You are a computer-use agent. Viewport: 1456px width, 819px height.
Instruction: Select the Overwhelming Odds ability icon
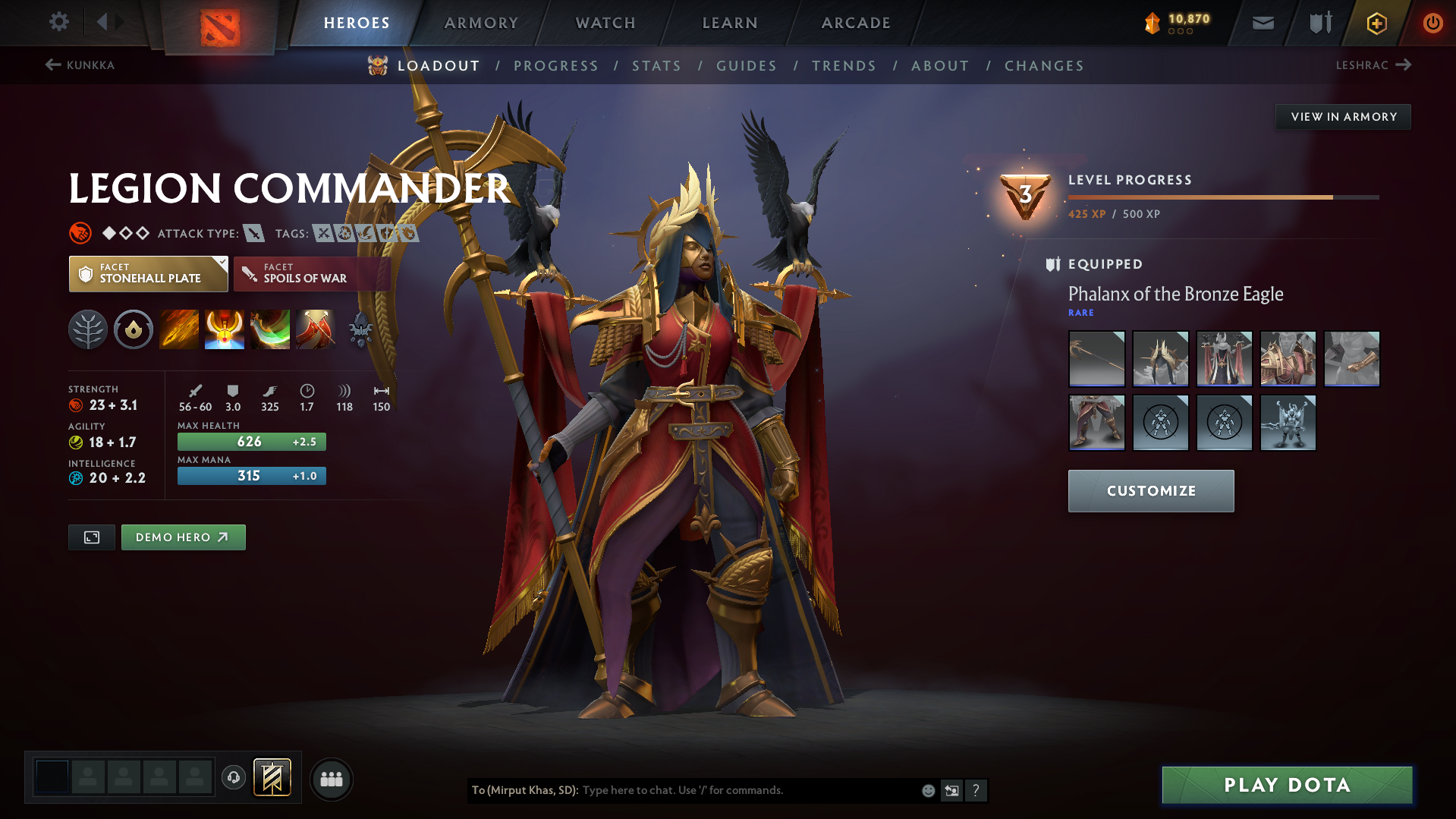click(x=179, y=329)
